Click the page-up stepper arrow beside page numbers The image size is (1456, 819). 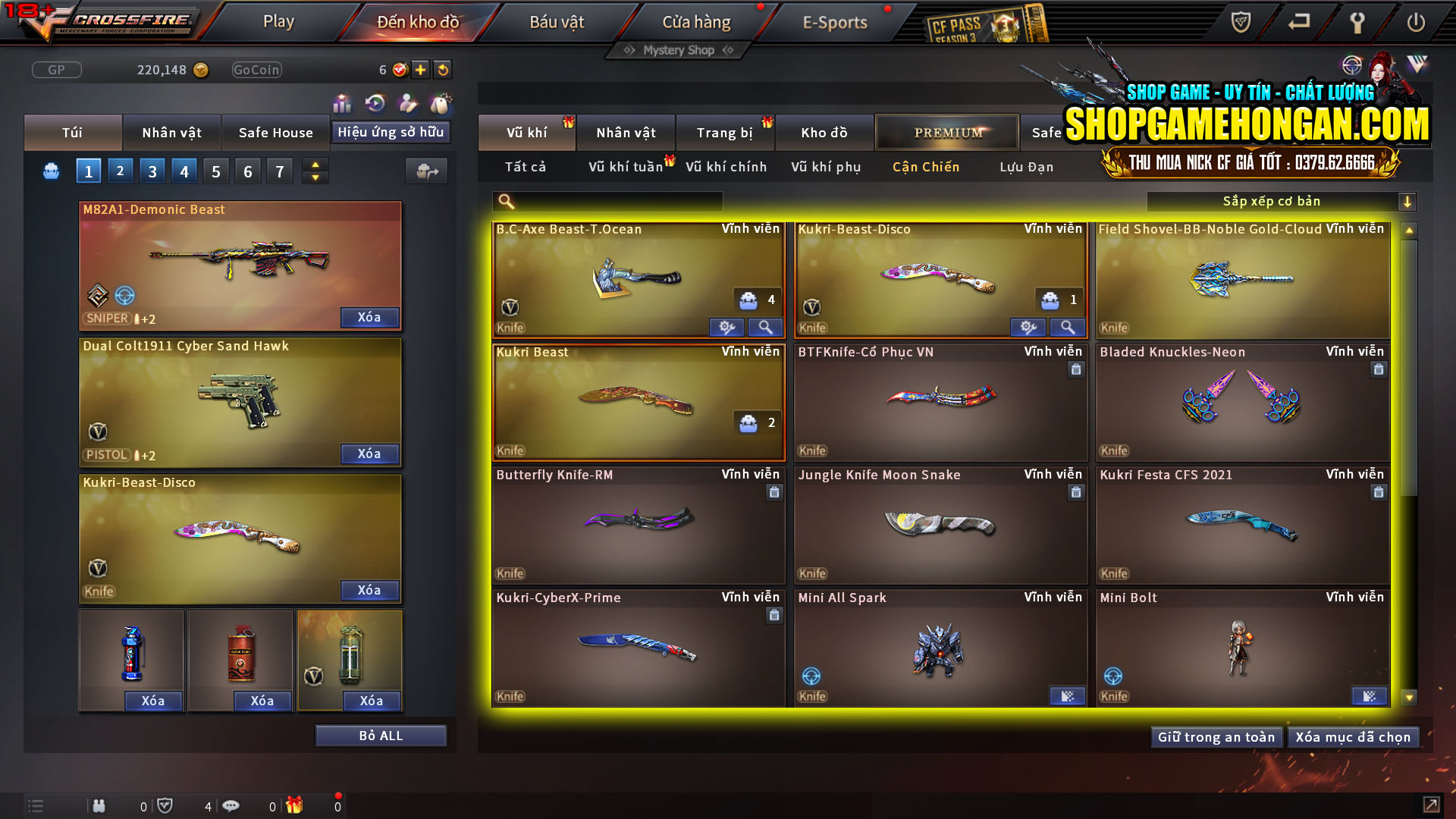pos(314,165)
